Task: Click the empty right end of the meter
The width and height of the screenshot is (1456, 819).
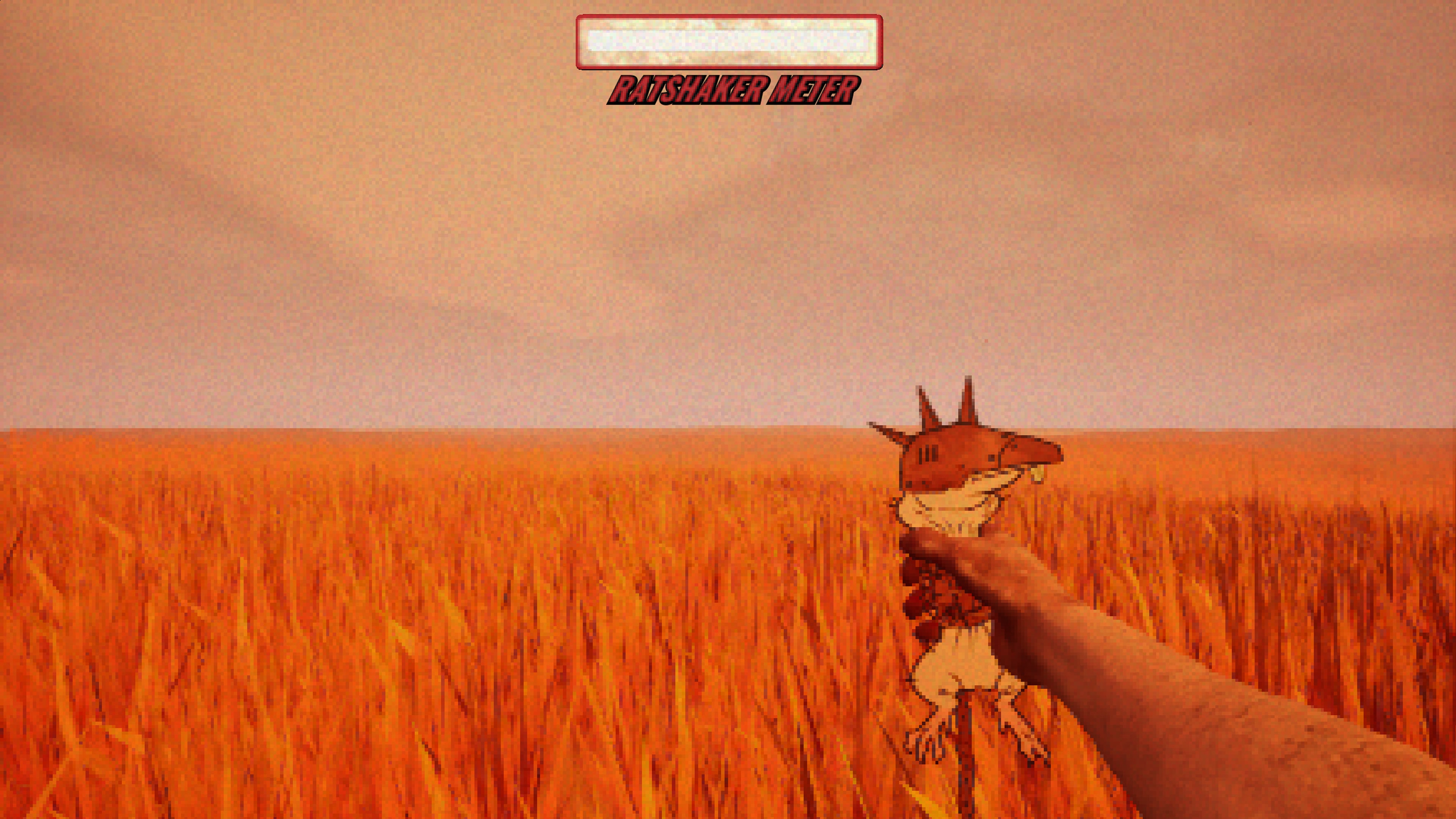Action: pos(859,42)
